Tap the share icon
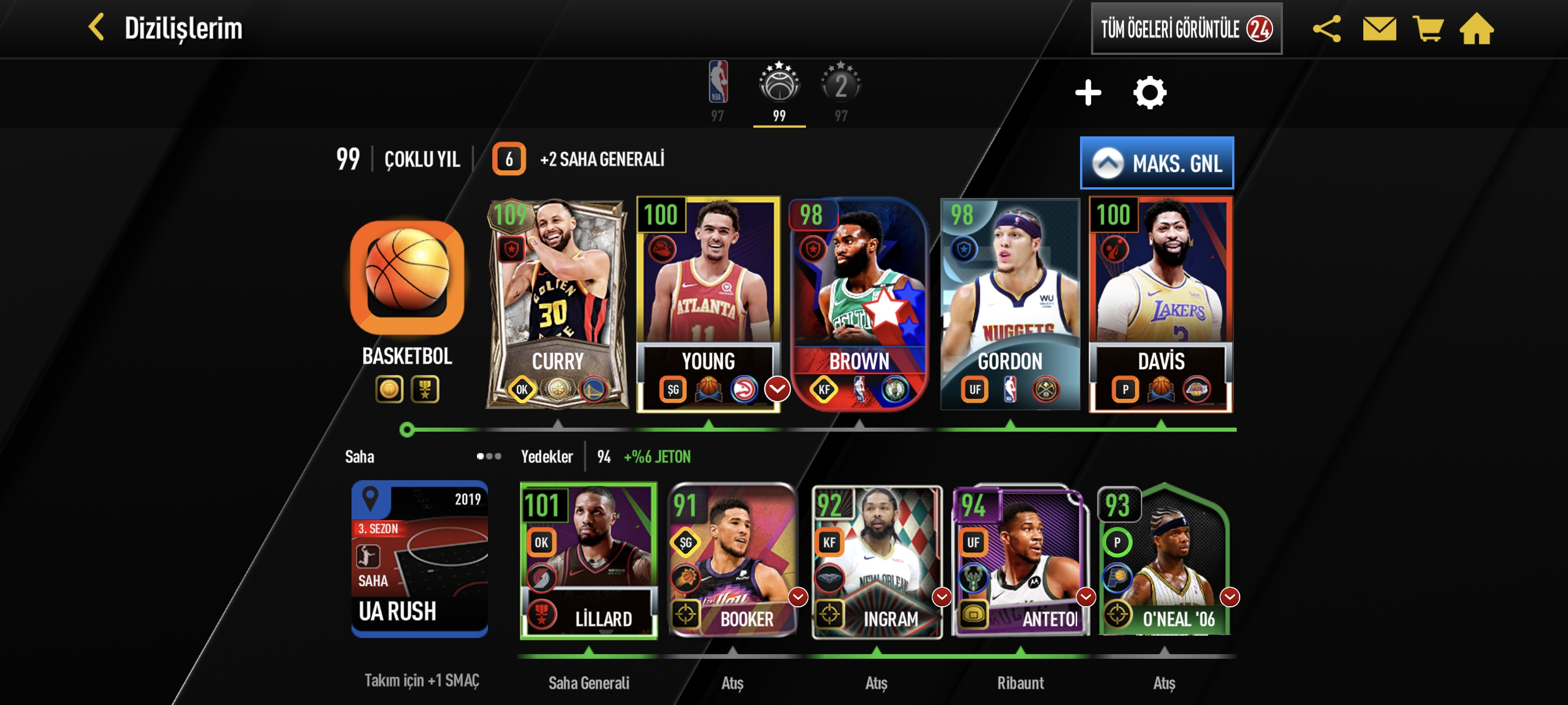Viewport: 1568px width, 705px height. (1326, 28)
